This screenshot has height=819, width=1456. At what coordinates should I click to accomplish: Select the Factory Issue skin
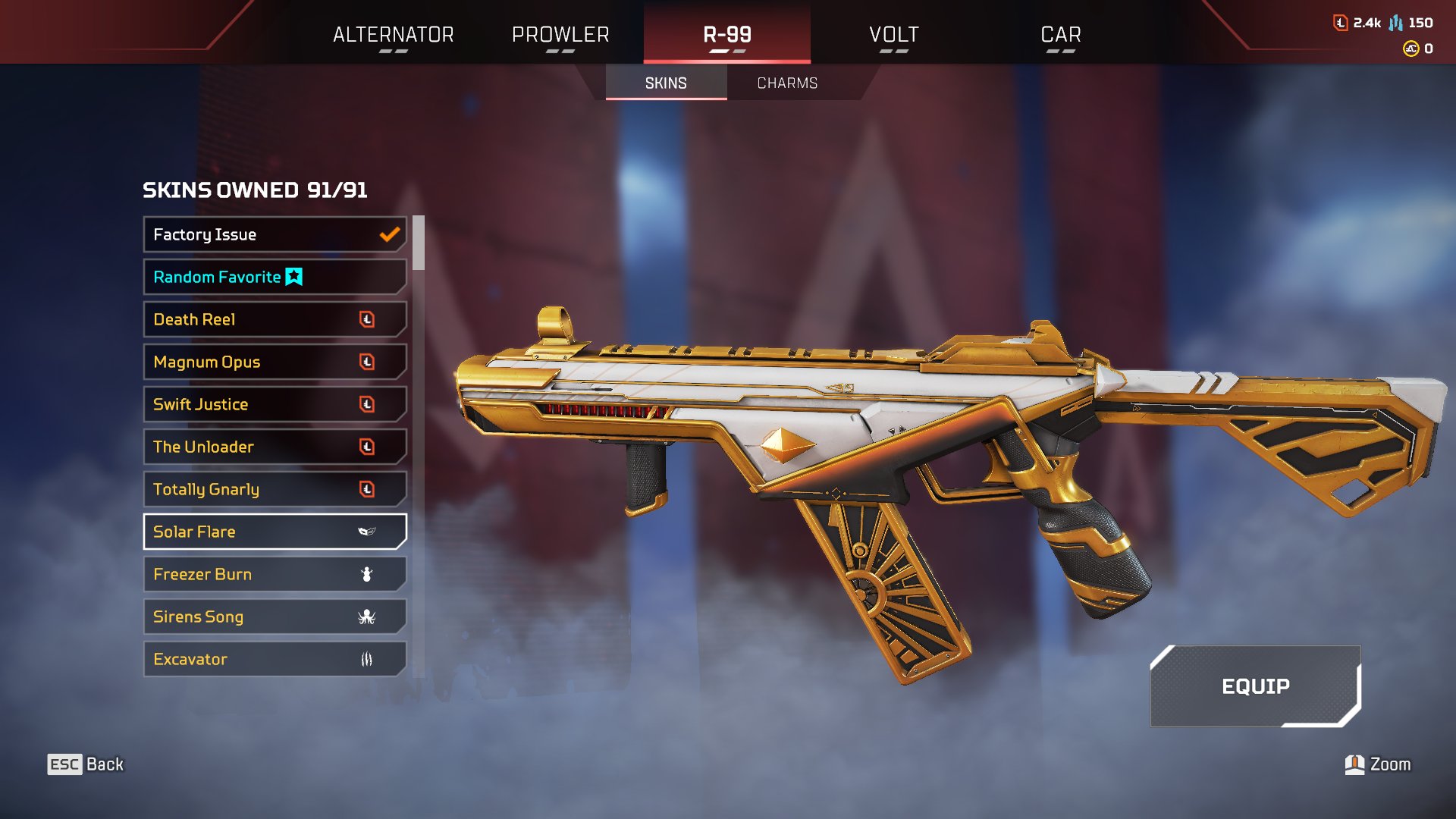pos(275,235)
